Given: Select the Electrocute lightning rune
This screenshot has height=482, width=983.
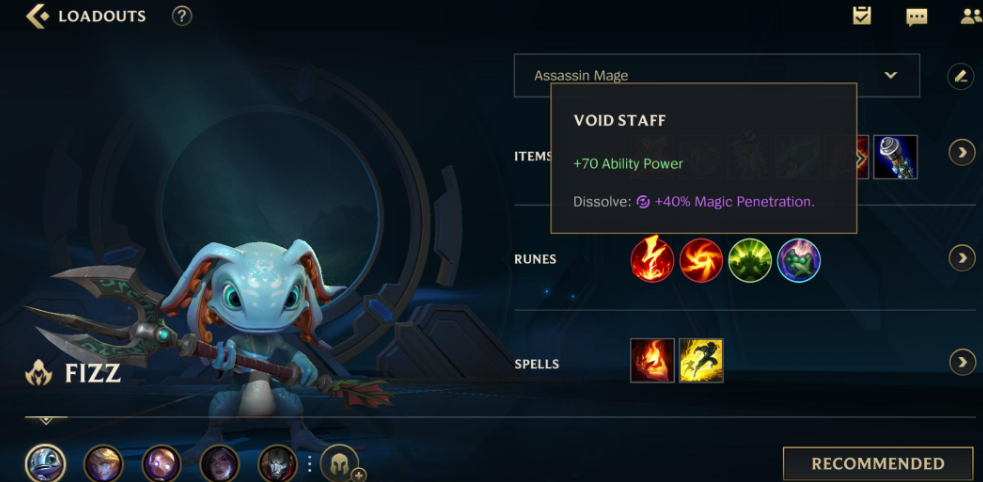Looking at the screenshot, I should pyautogui.click(x=652, y=260).
